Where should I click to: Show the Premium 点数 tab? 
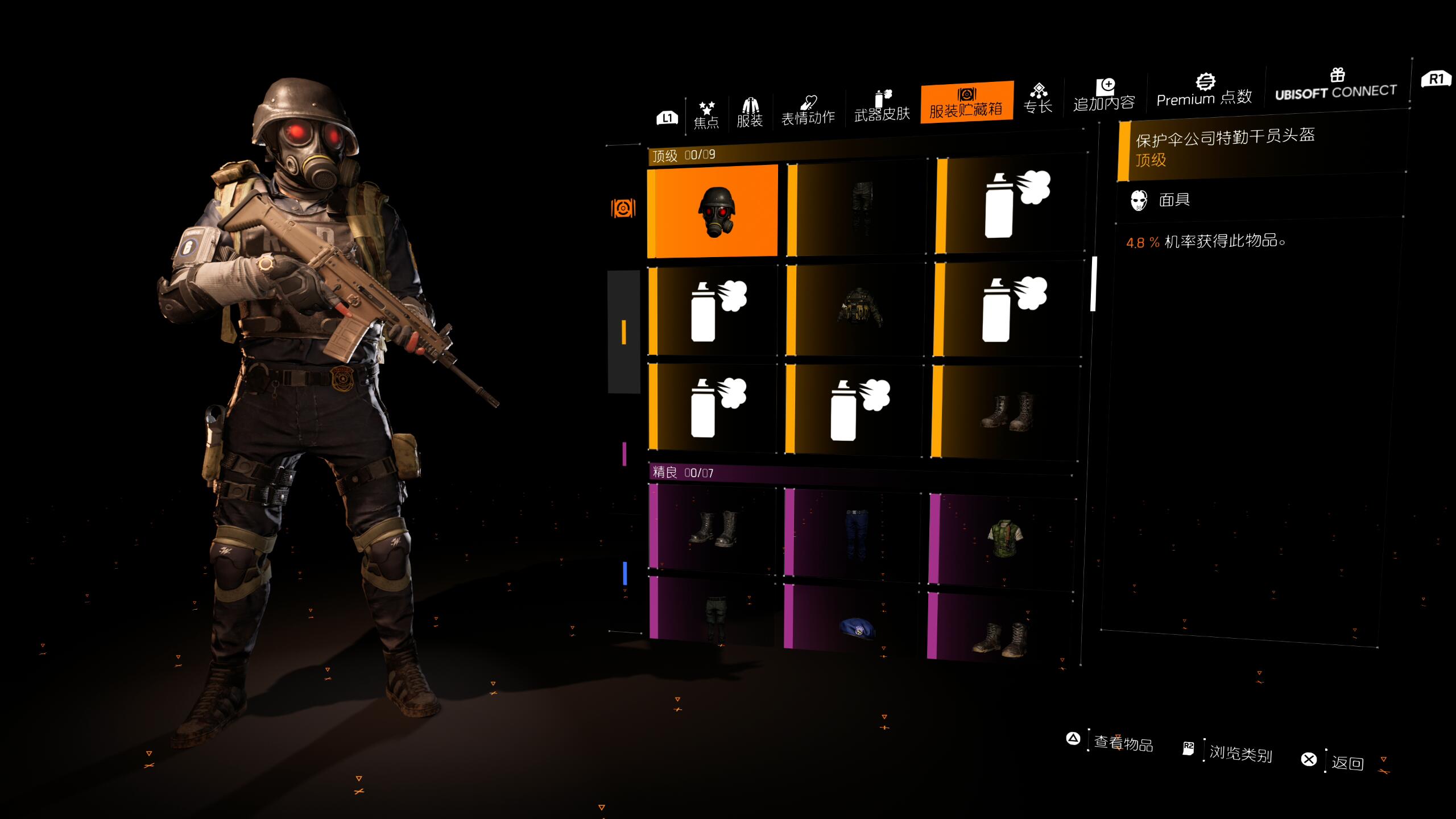tap(1204, 91)
